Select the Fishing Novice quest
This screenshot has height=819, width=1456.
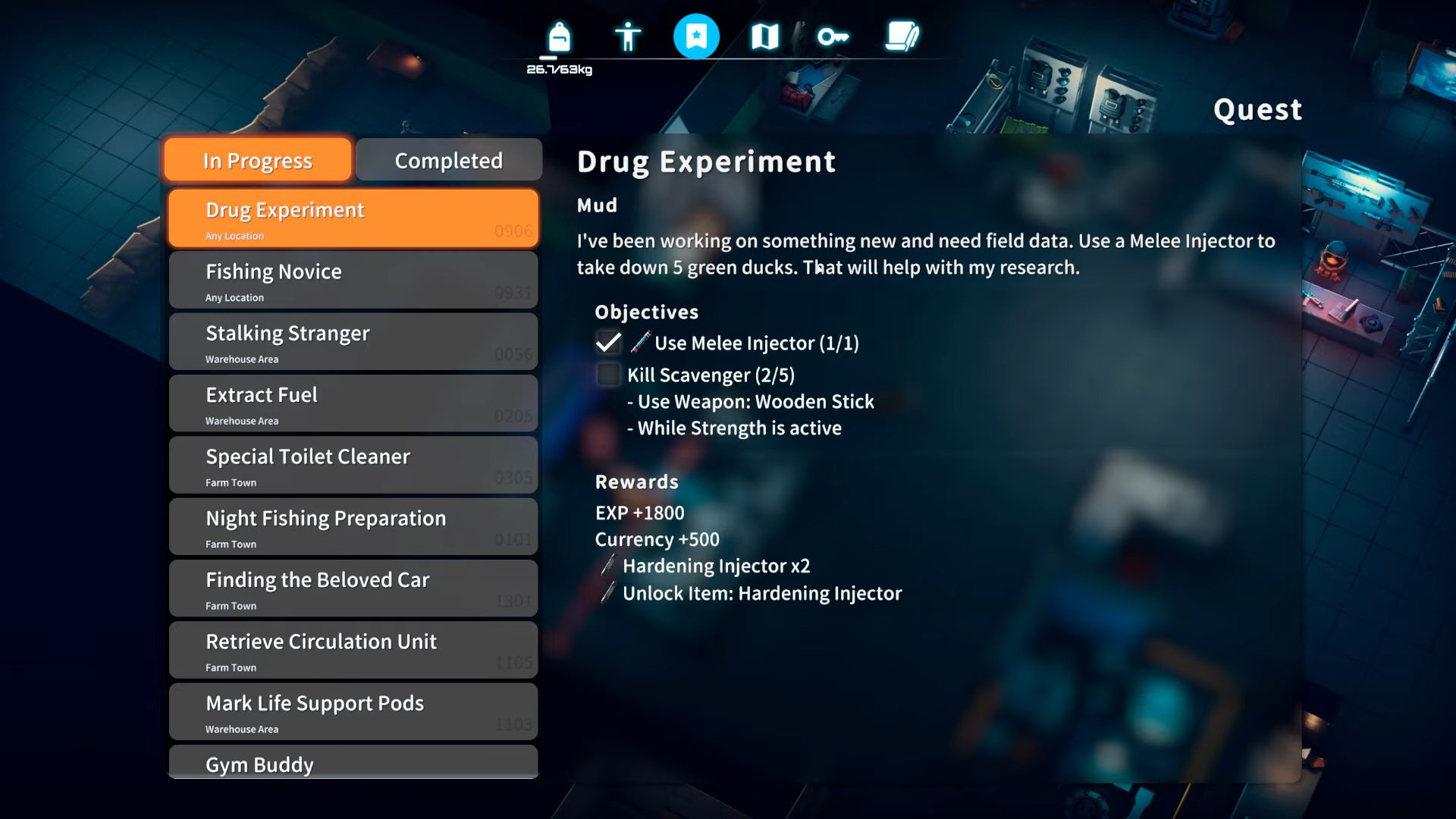(x=353, y=279)
